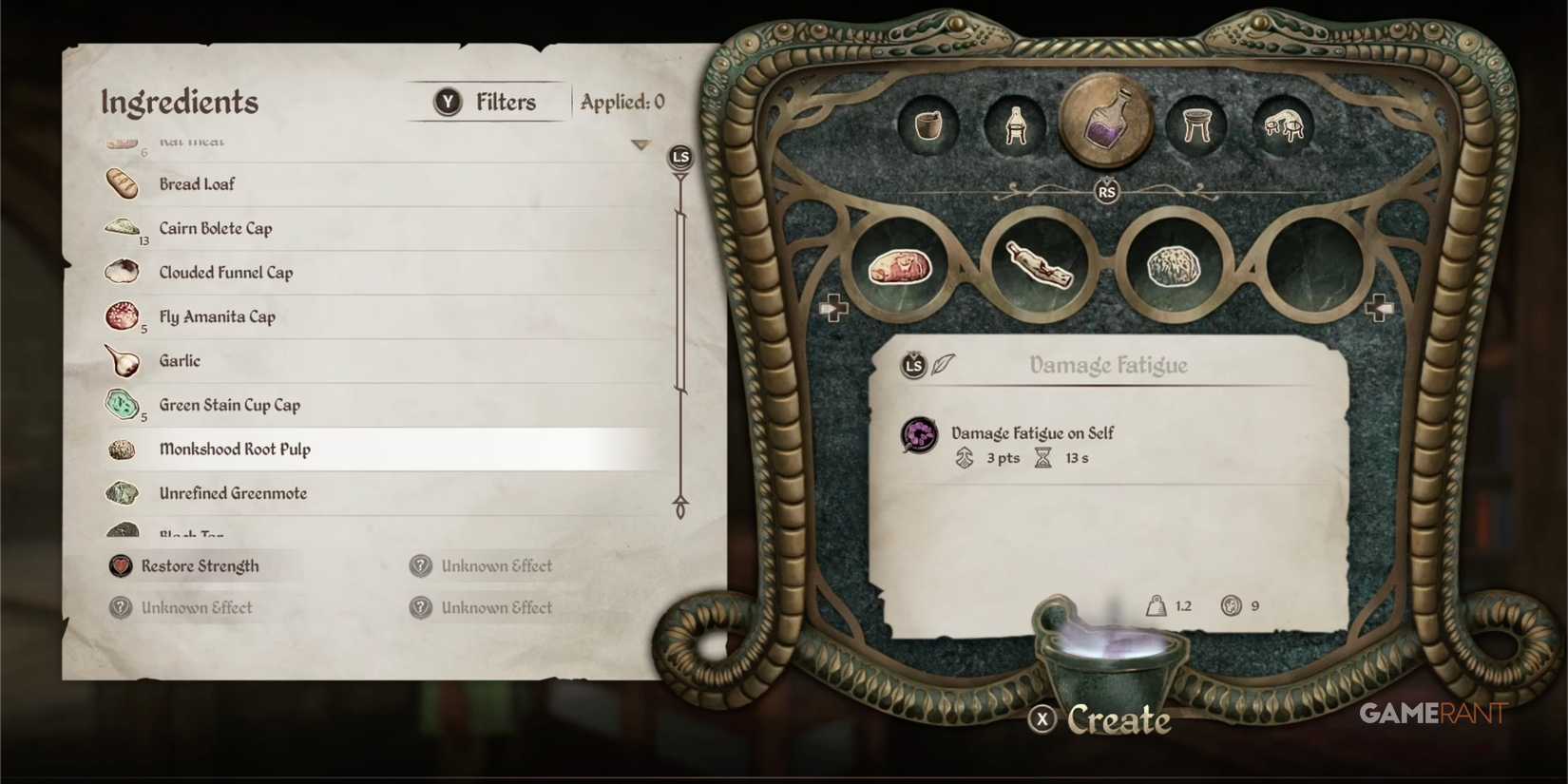Open the alembic crafting station tab

point(1015,125)
